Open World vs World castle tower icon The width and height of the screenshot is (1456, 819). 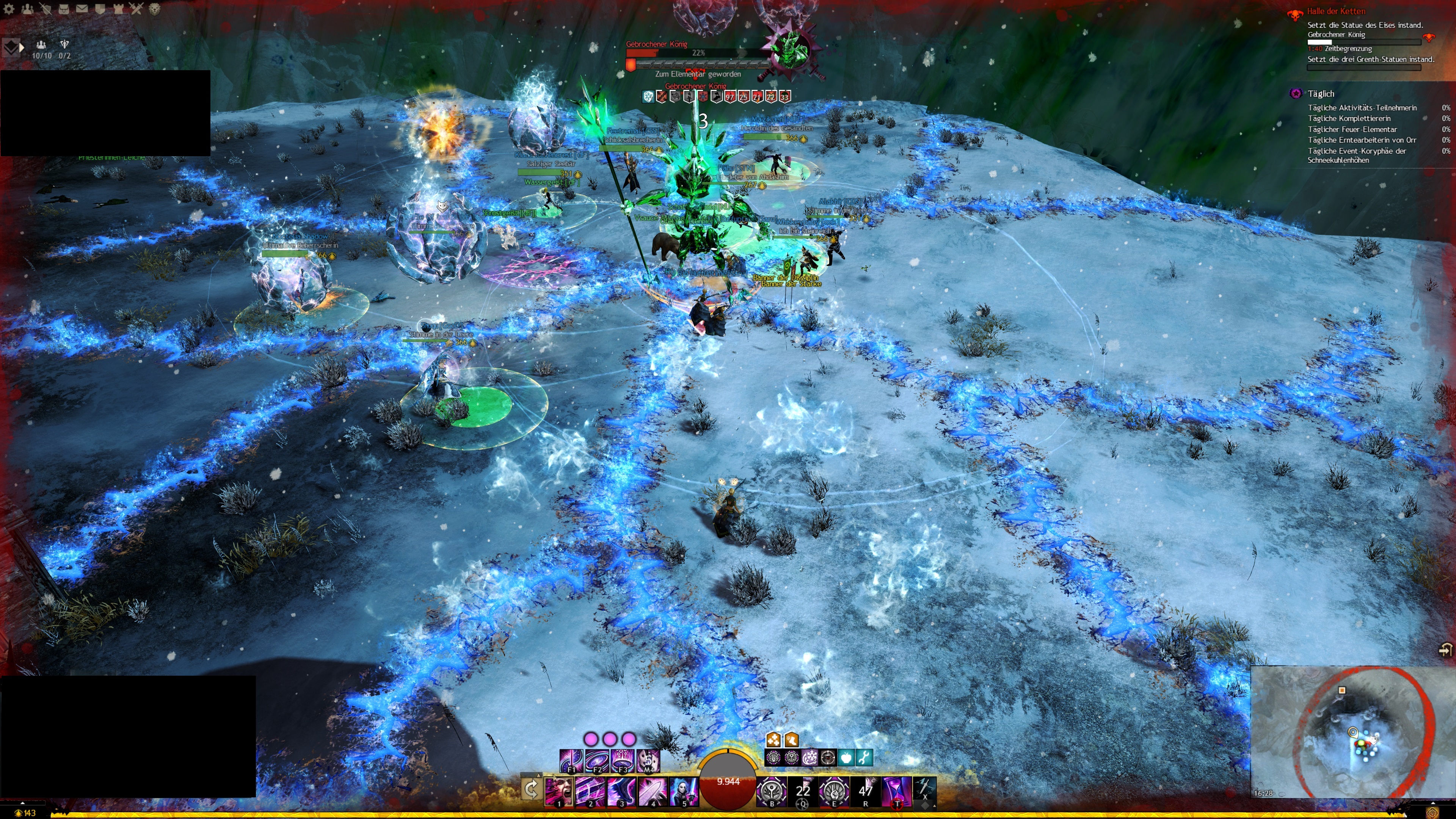[x=118, y=8]
